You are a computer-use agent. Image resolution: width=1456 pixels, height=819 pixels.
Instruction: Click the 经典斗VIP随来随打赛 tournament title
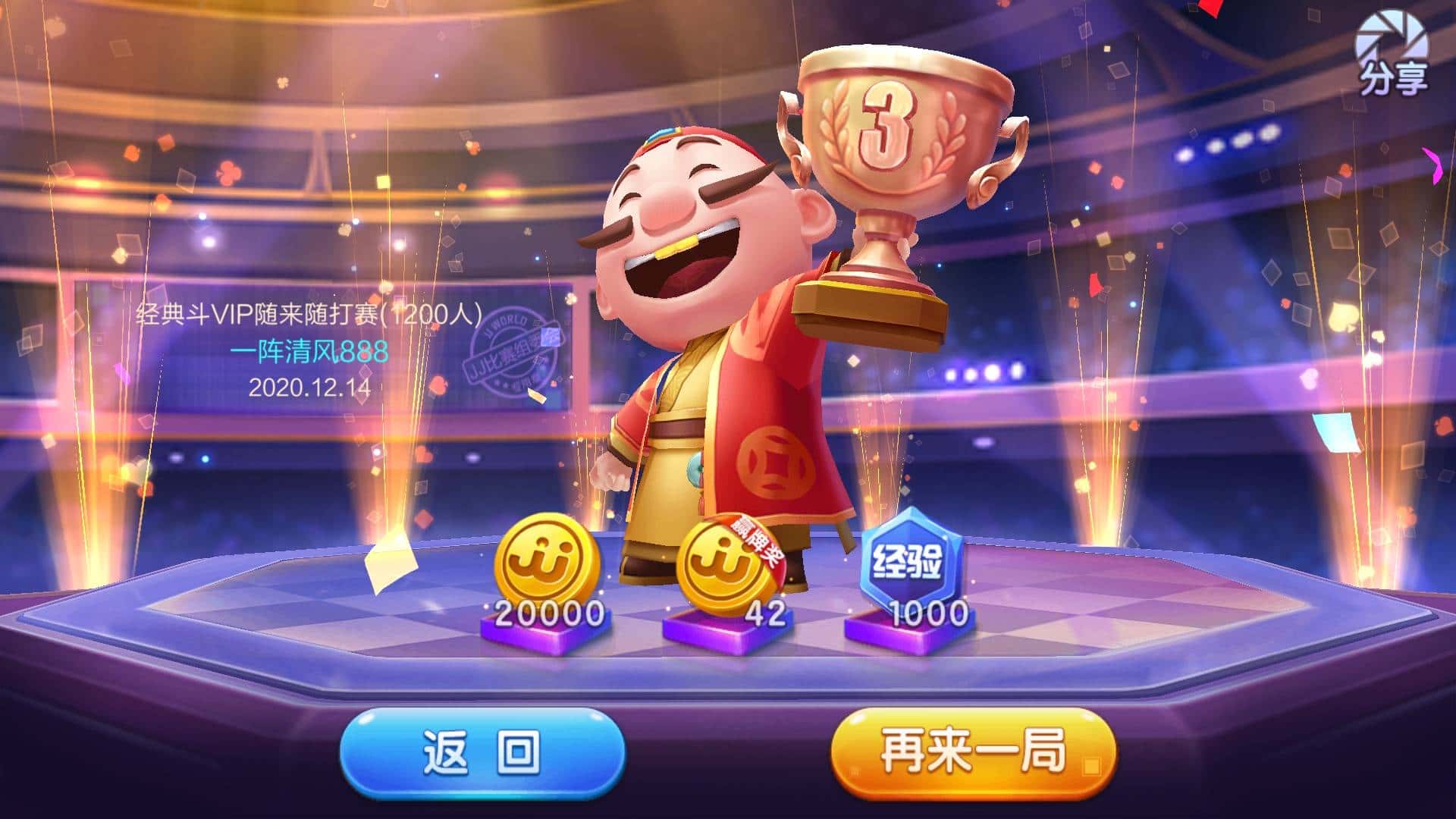pyautogui.click(x=311, y=312)
